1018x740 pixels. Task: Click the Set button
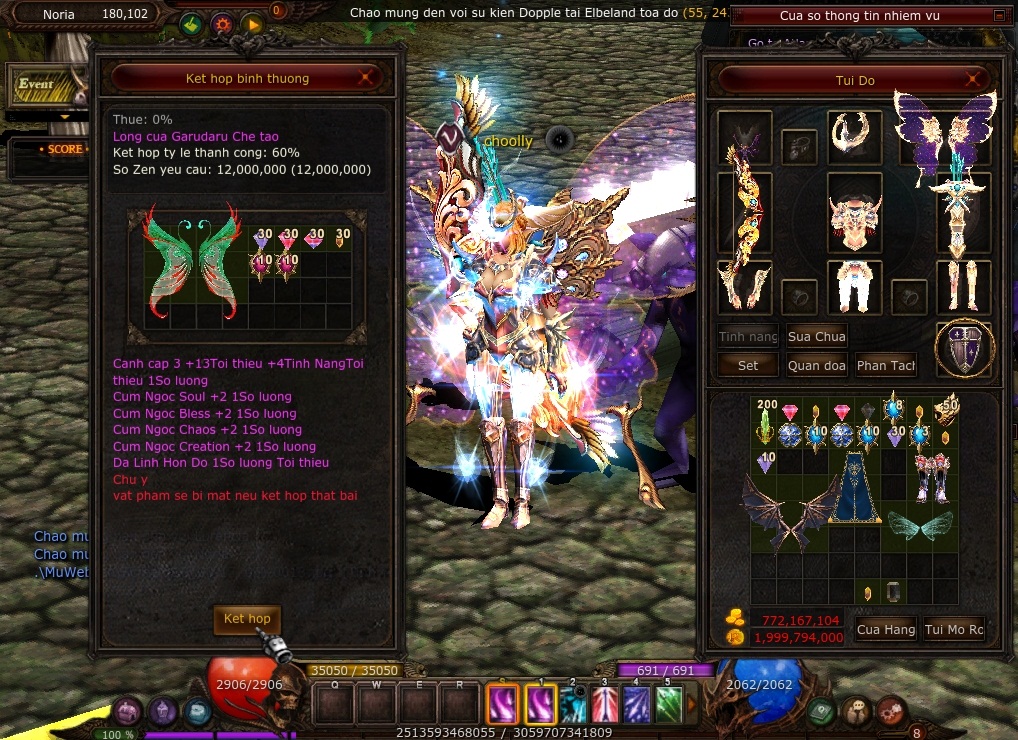[x=748, y=366]
